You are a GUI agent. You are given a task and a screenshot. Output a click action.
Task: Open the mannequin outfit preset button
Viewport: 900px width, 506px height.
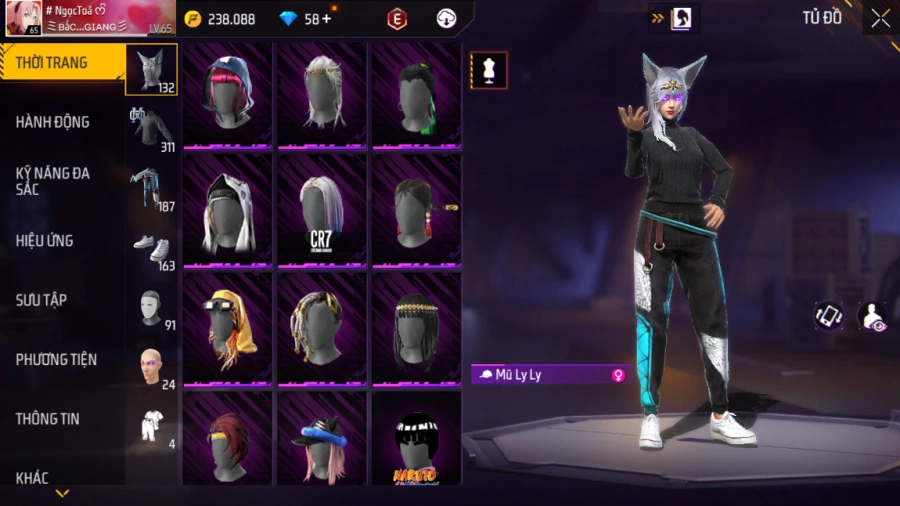pyautogui.click(x=489, y=70)
